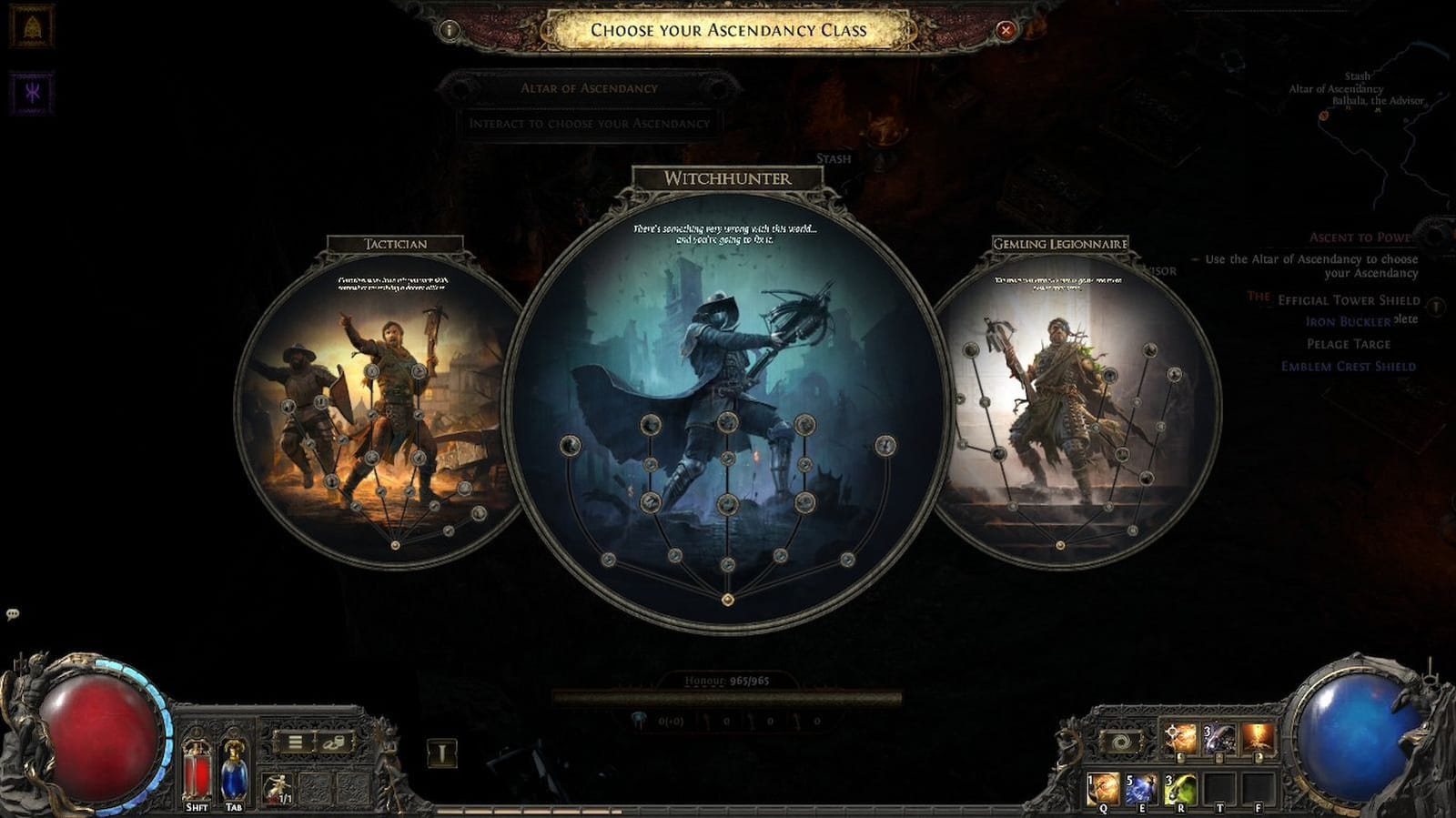Allocate the bottom starting node of the Witchhunter tree
The image size is (1456, 818).
point(727,598)
